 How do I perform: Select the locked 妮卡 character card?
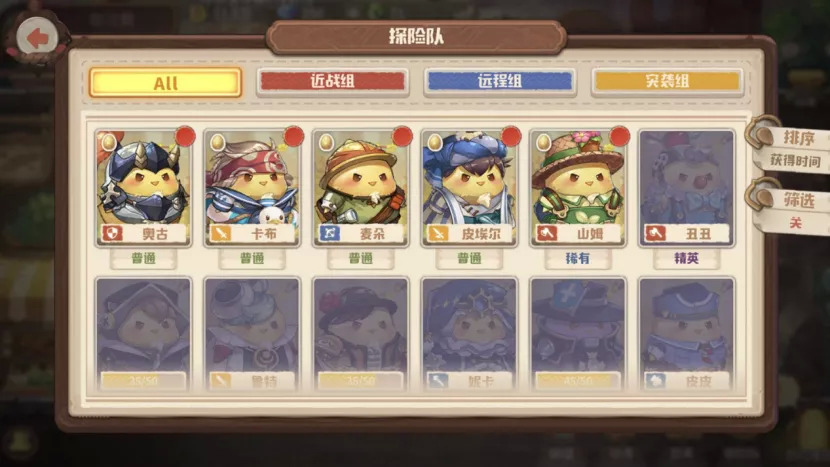tap(469, 335)
